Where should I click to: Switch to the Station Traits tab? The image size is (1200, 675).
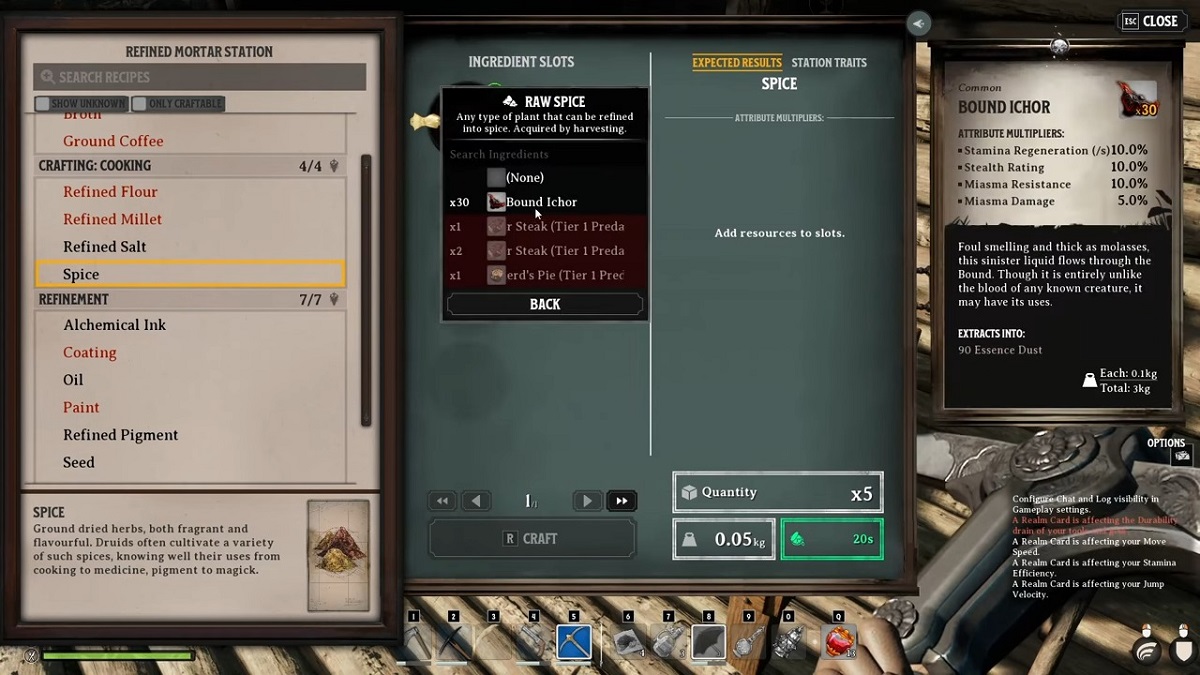829,63
